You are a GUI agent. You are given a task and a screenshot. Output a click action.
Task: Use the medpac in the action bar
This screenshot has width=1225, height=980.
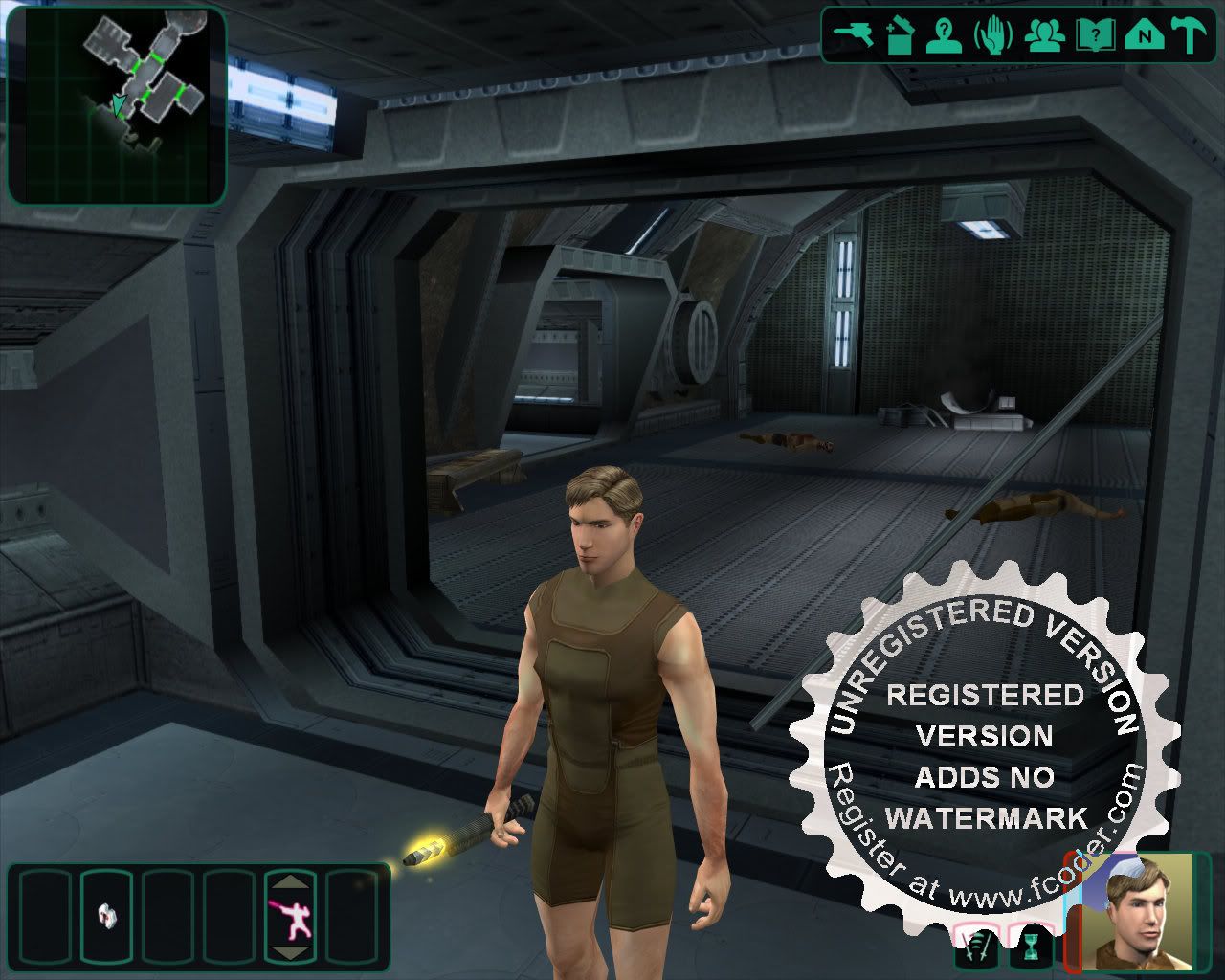pos(106,916)
